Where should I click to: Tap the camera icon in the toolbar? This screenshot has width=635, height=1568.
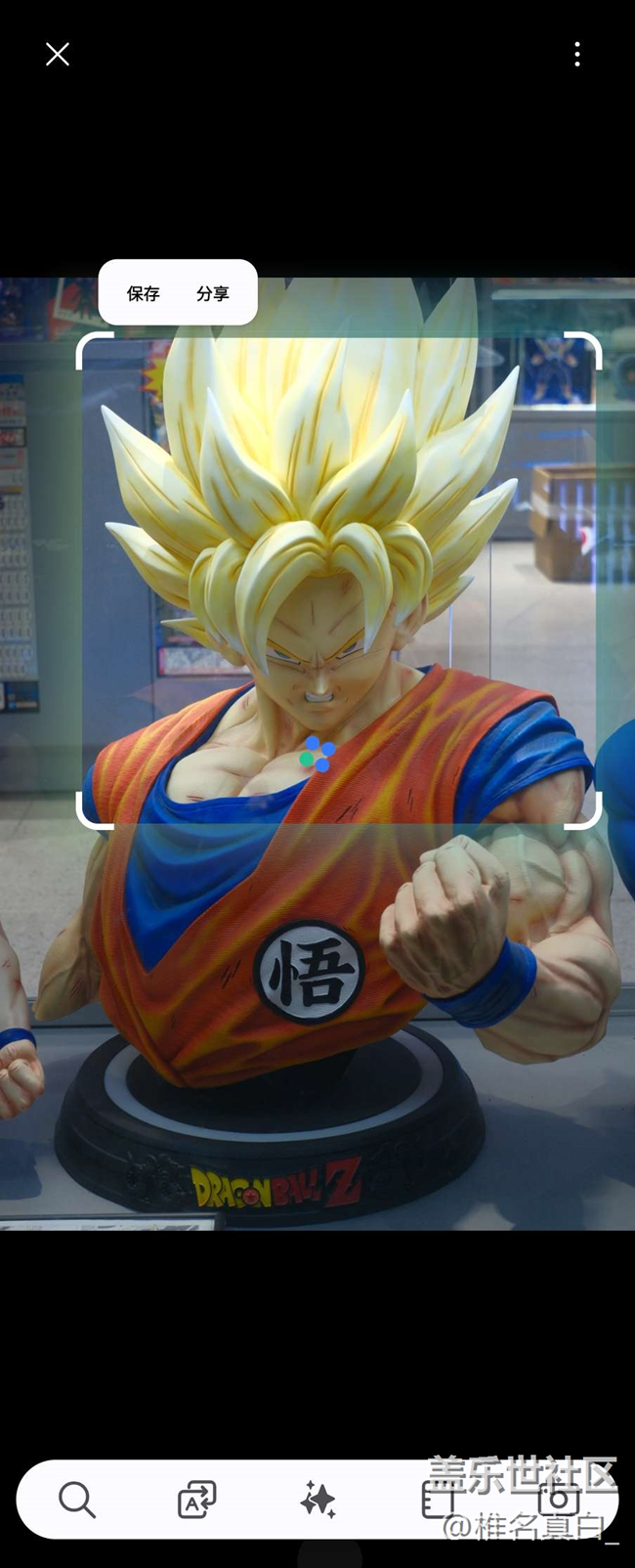point(558,1499)
